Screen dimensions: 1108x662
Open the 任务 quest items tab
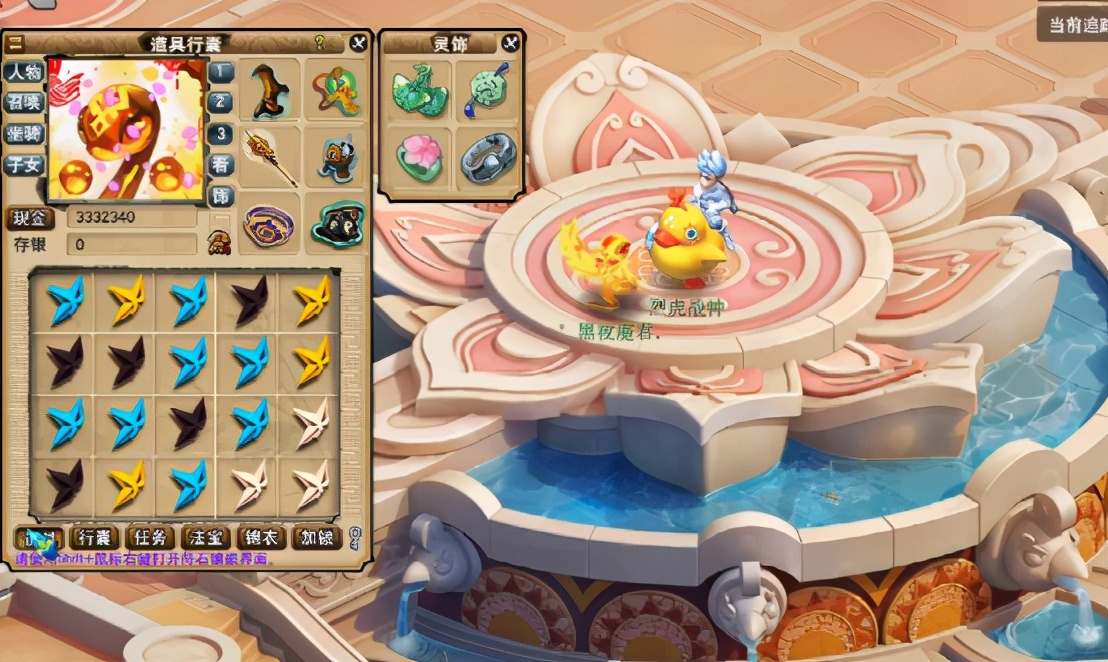154,538
